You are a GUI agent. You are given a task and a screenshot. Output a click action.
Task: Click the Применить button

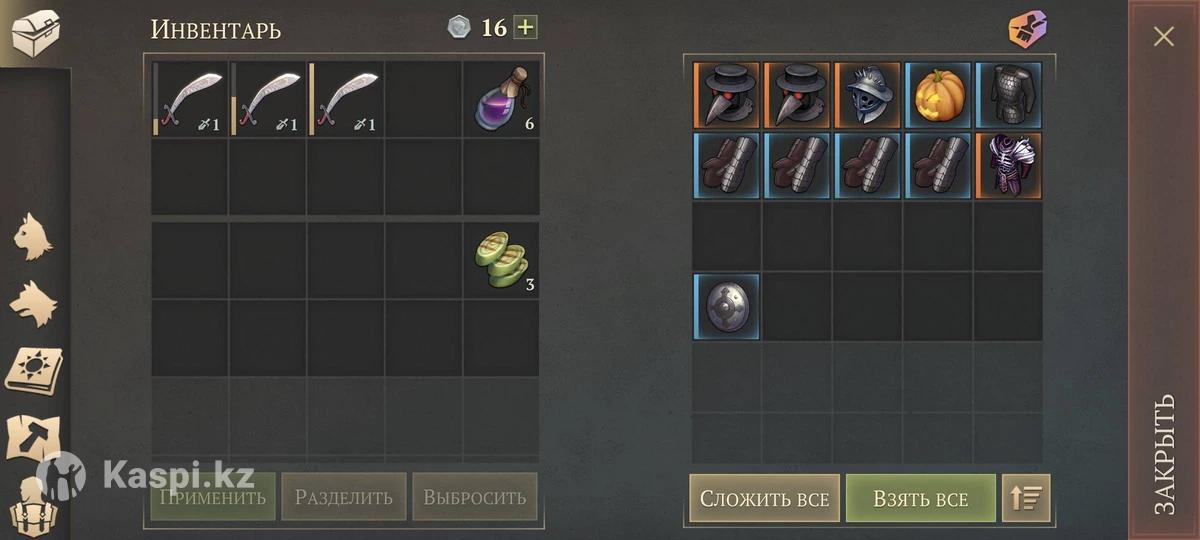[x=212, y=497]
